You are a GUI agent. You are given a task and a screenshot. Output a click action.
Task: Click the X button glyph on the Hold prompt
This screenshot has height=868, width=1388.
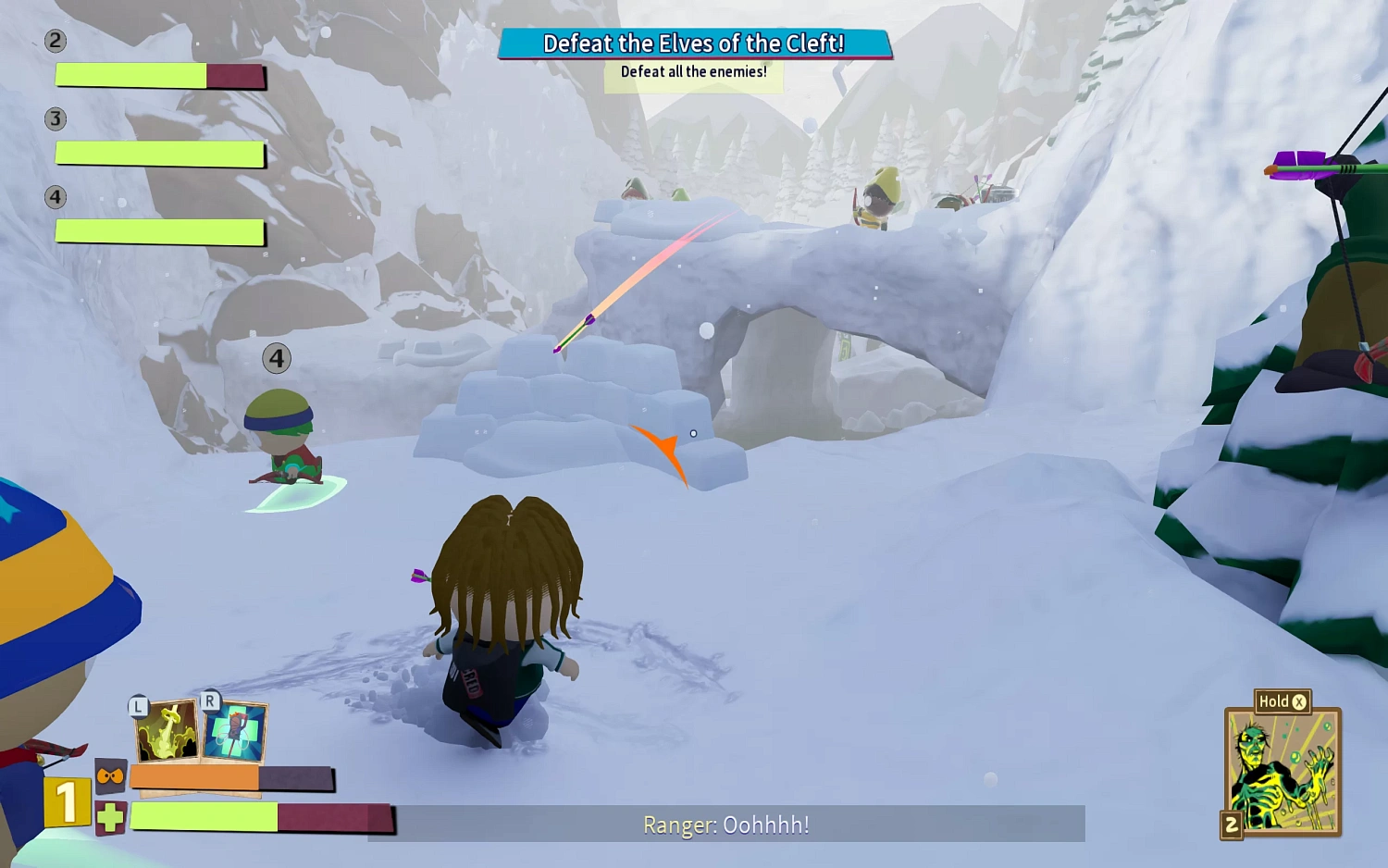(1299, 701)
